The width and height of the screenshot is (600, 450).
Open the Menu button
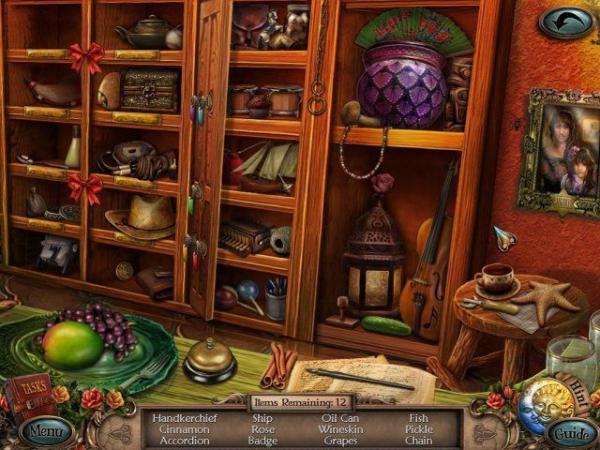45,433
